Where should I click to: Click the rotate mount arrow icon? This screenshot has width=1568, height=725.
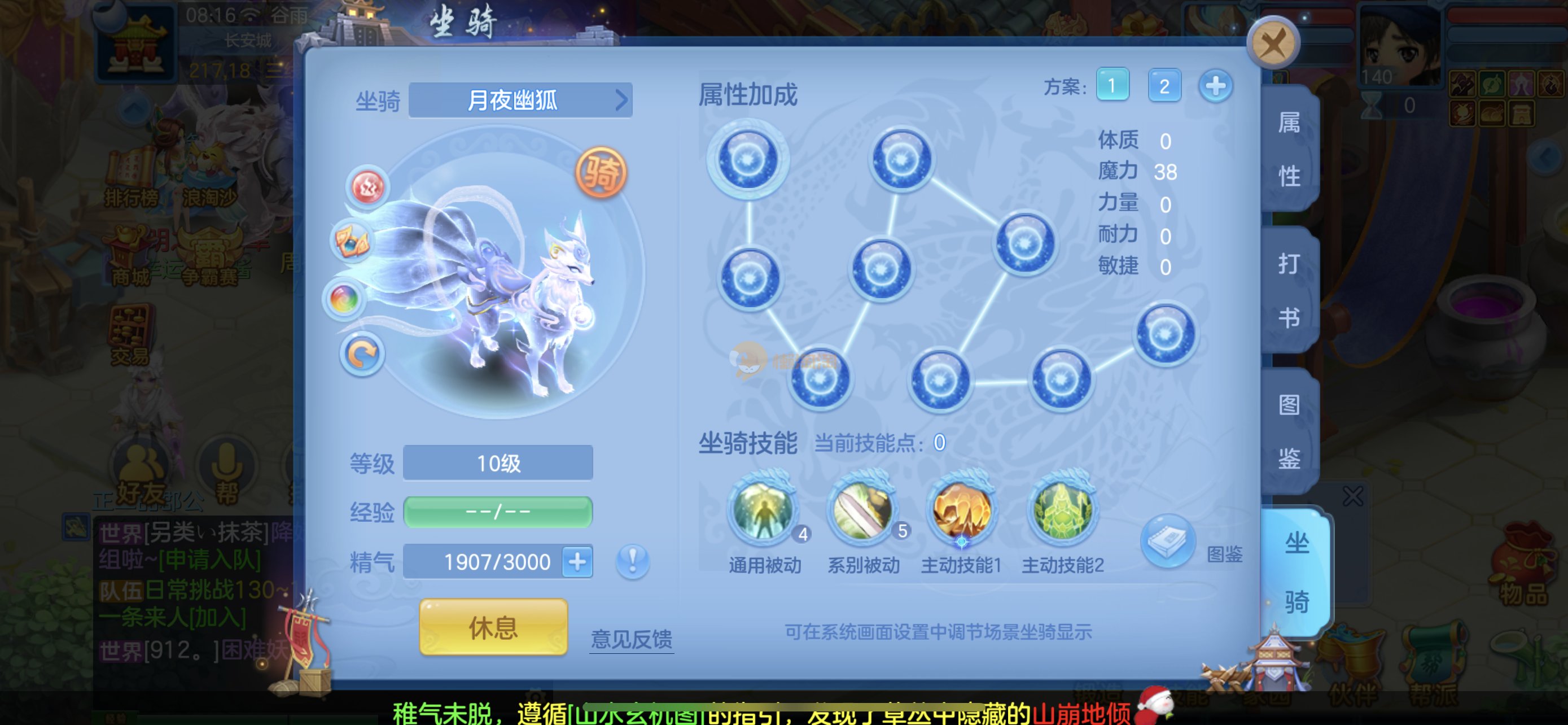[x=362, y=354]
